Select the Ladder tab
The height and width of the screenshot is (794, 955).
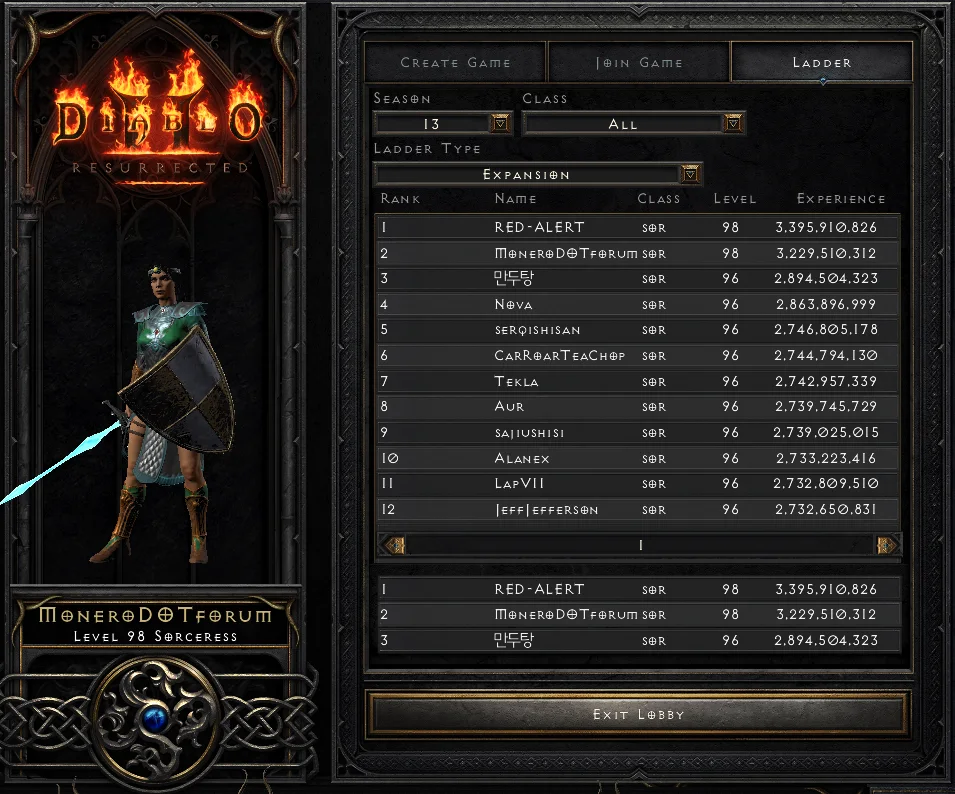(x=822, y=62)
